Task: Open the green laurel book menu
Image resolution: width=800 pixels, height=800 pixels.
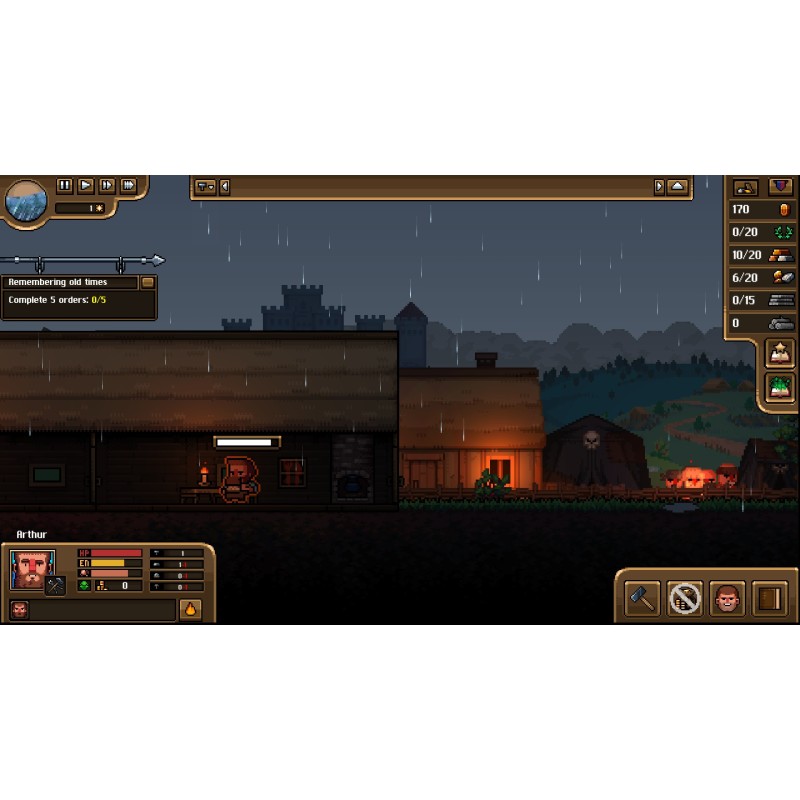Action: (780, 387)
